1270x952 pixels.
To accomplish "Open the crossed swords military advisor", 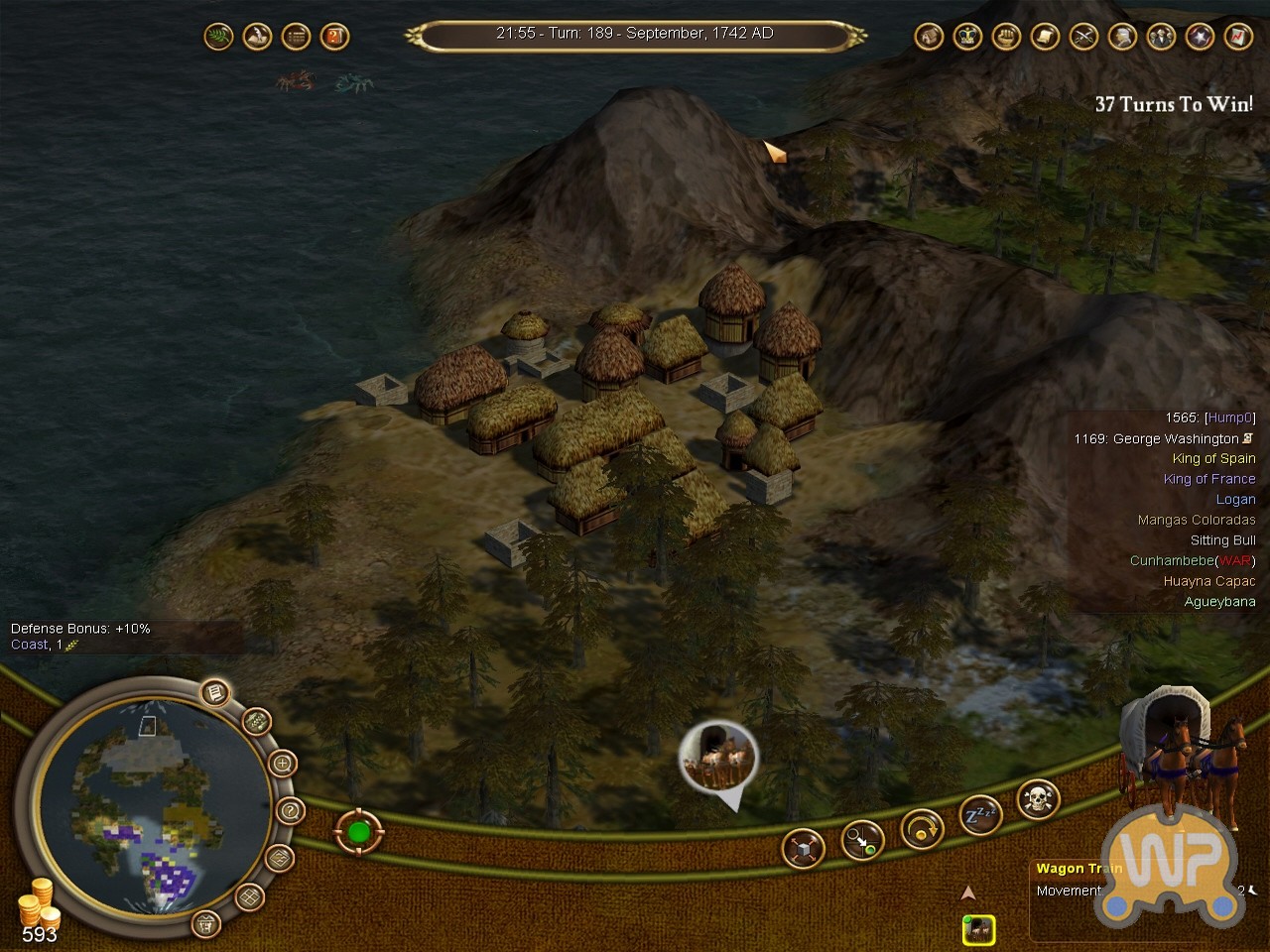I will [1083, 38].
